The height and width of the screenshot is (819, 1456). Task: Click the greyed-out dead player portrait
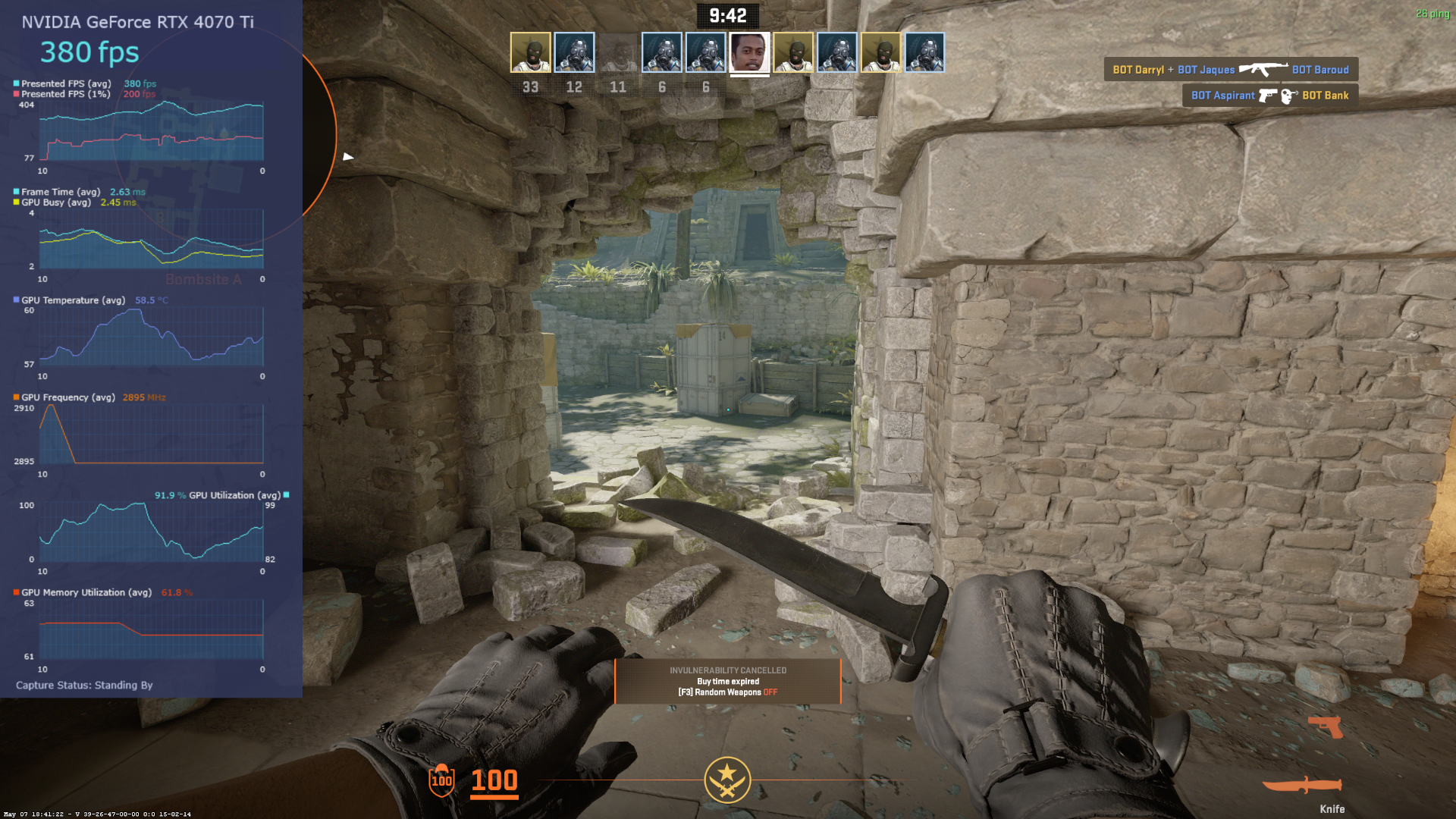tap(618, 52)
